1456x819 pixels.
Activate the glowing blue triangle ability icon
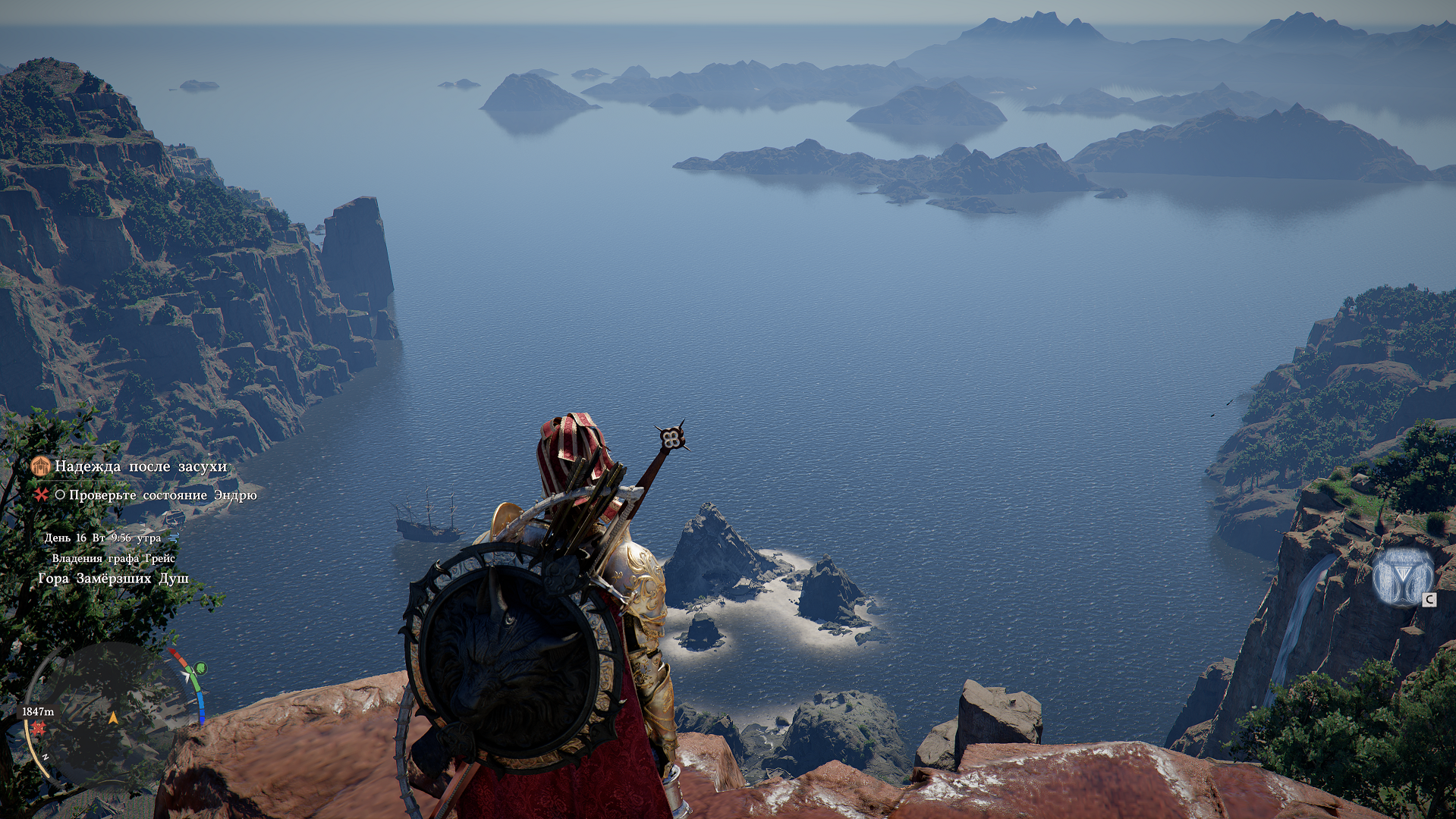click(x=1403, y=578)
